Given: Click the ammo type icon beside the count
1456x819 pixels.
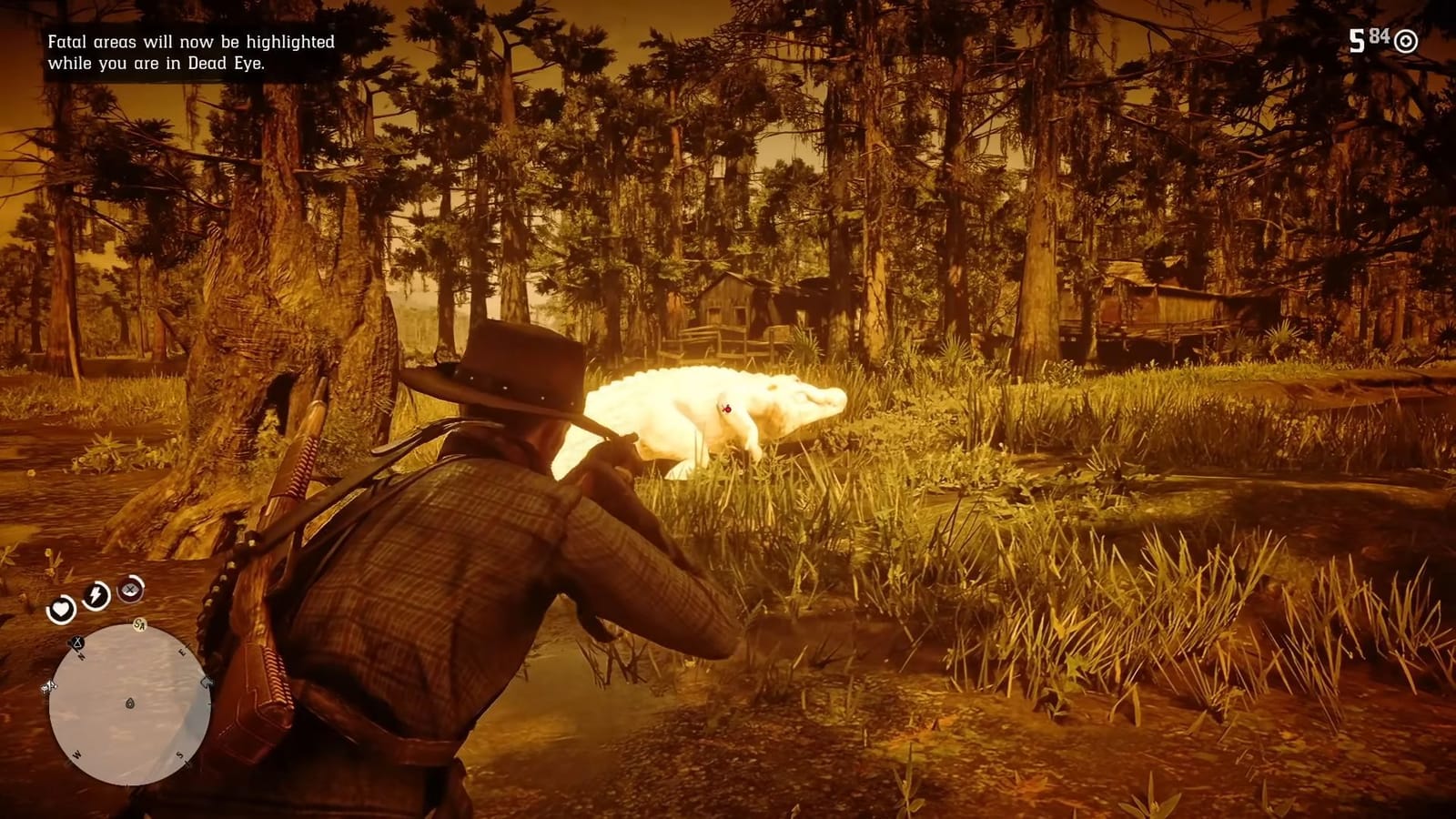Looking at the screenshot, I should point(1406,39).
